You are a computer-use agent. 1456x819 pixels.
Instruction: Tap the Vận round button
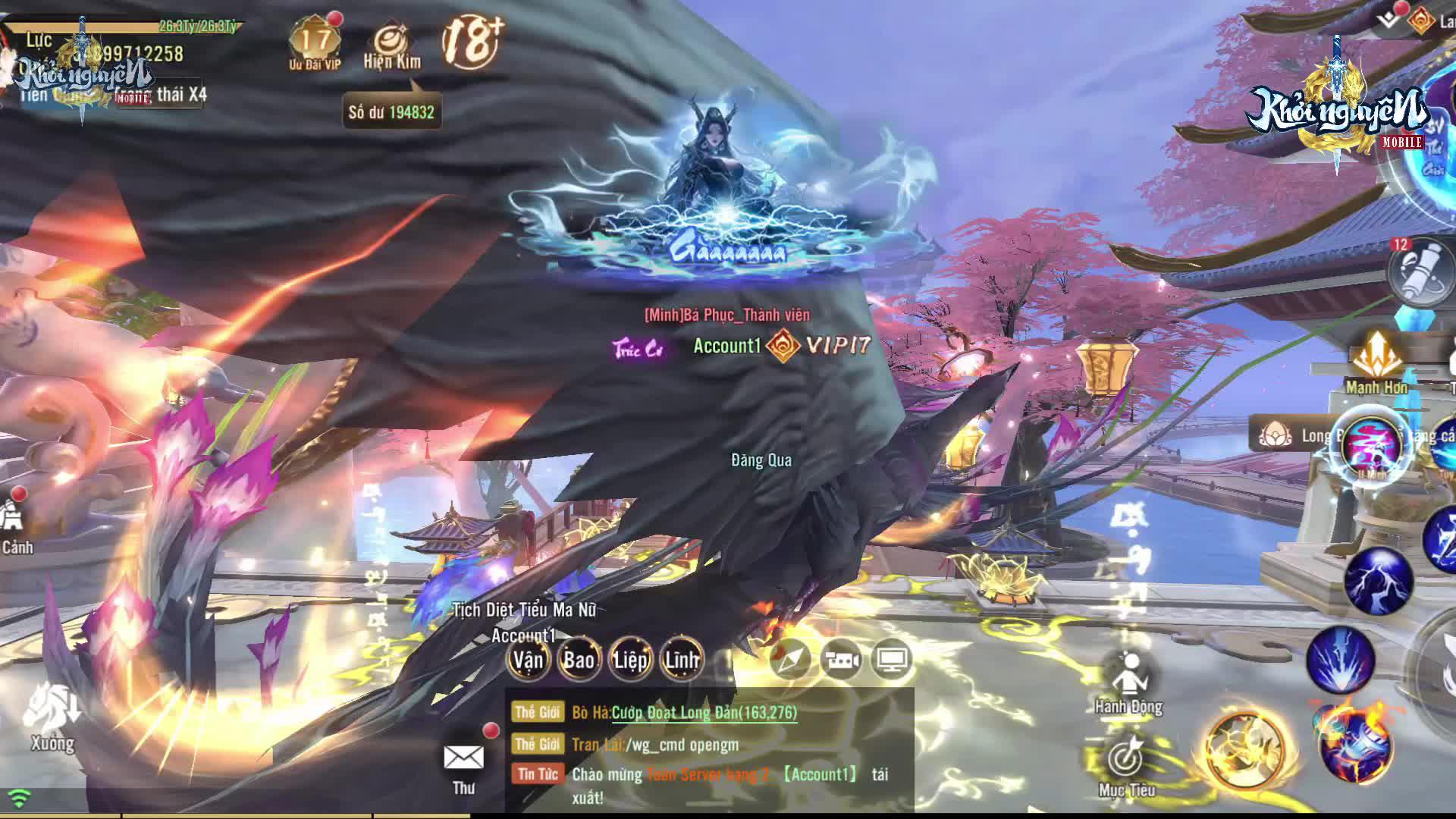(x=528, y=660)
